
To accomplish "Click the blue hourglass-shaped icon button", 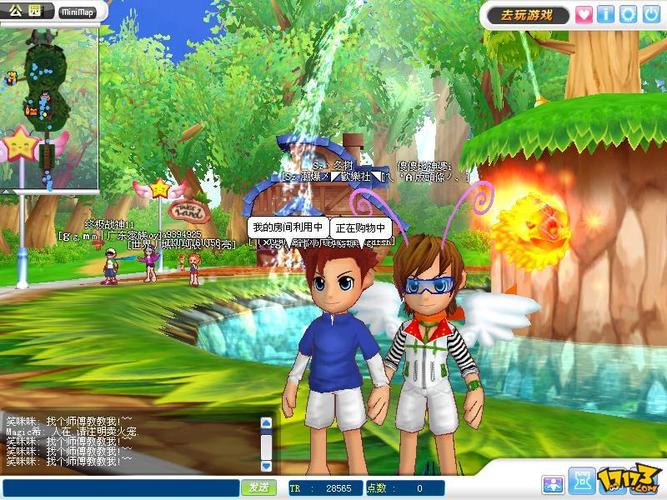I will pyautogui.click(x=582, y=481).
